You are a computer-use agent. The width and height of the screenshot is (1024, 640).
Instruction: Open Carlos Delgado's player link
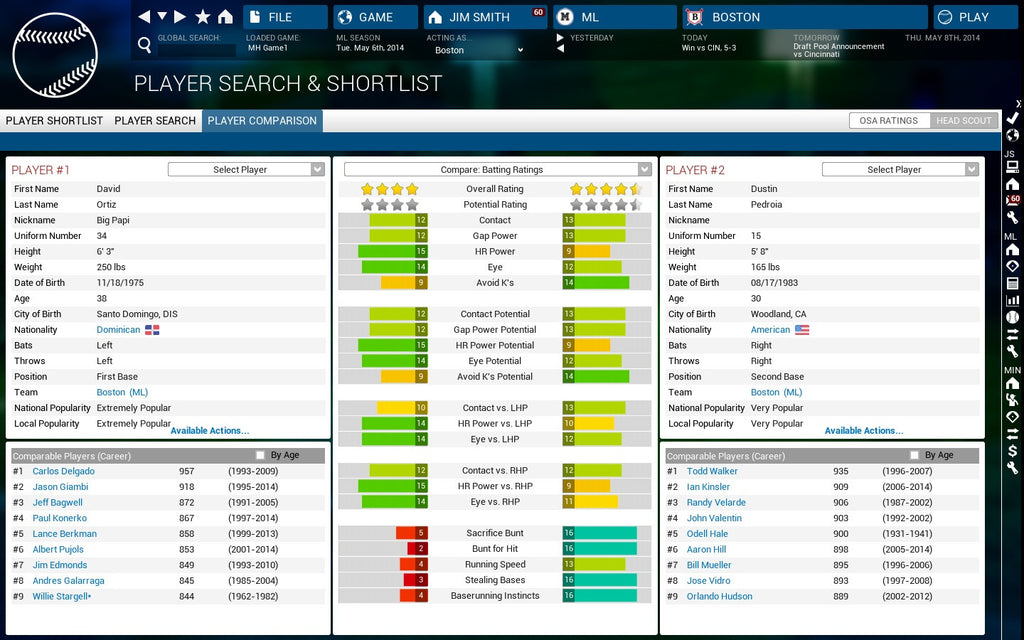click(63, 471)
